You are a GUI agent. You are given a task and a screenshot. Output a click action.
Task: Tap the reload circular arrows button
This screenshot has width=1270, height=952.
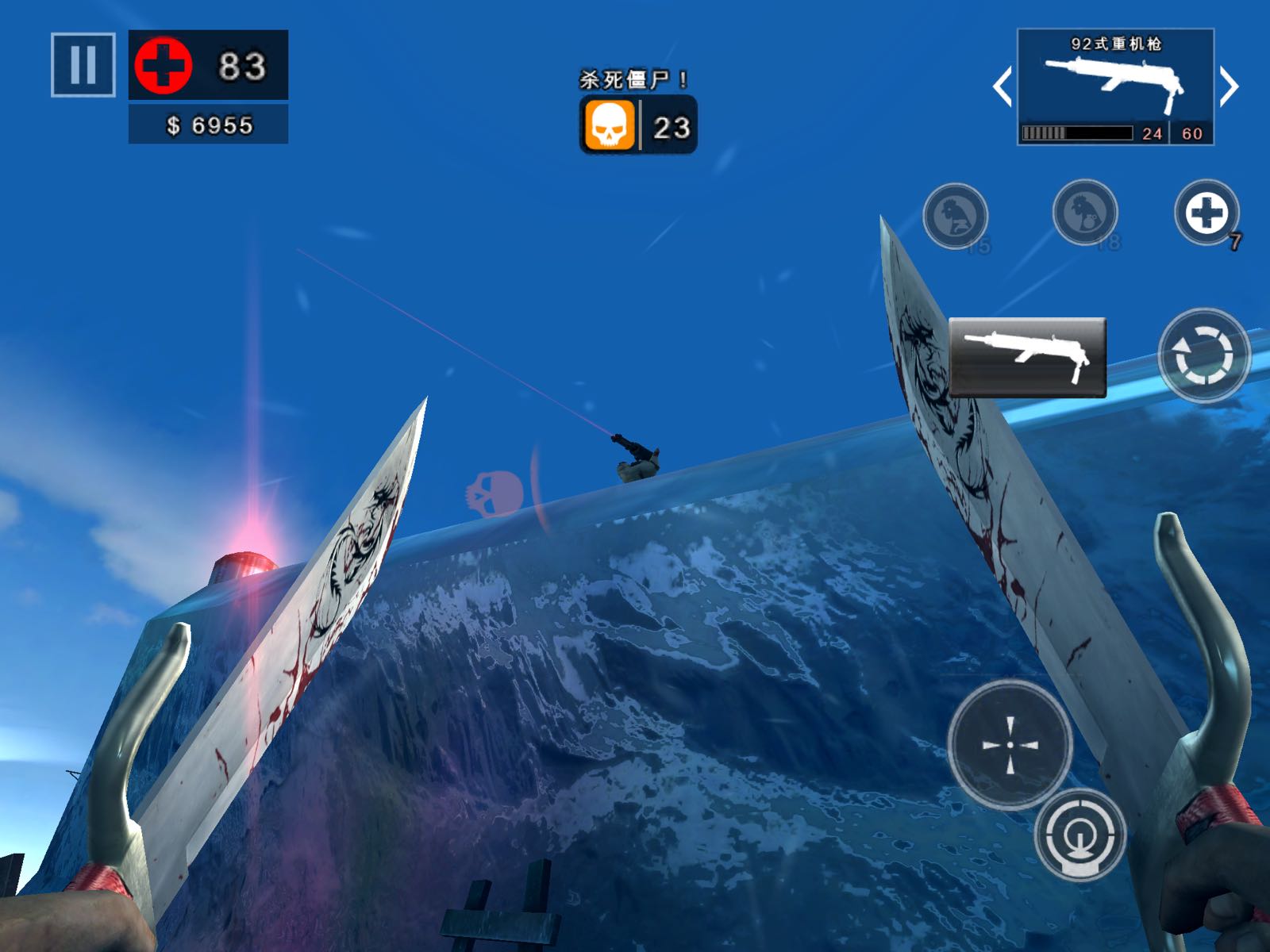tap(1203, 355)
